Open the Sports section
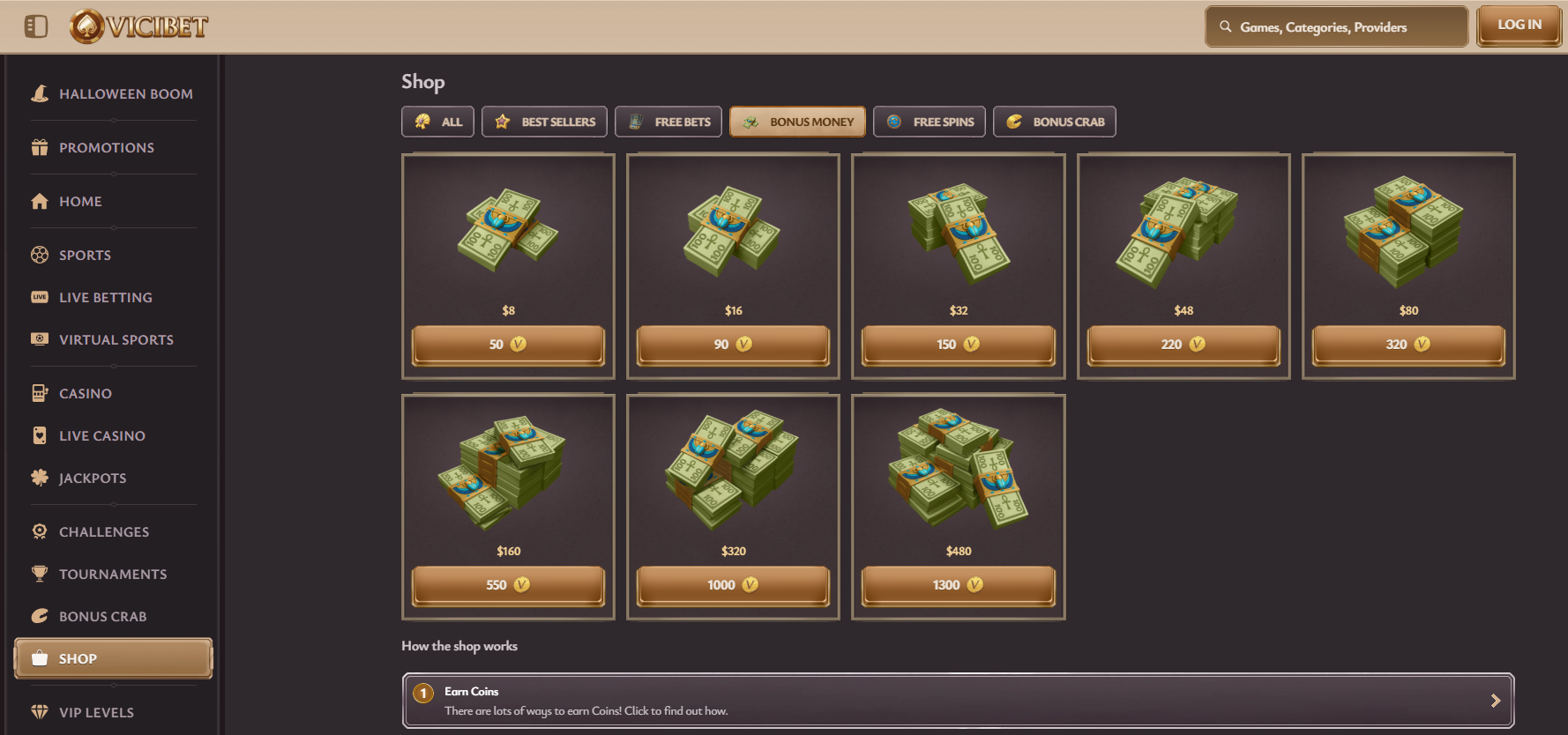The image size is (1568, 735). click(x=85, y=256)
